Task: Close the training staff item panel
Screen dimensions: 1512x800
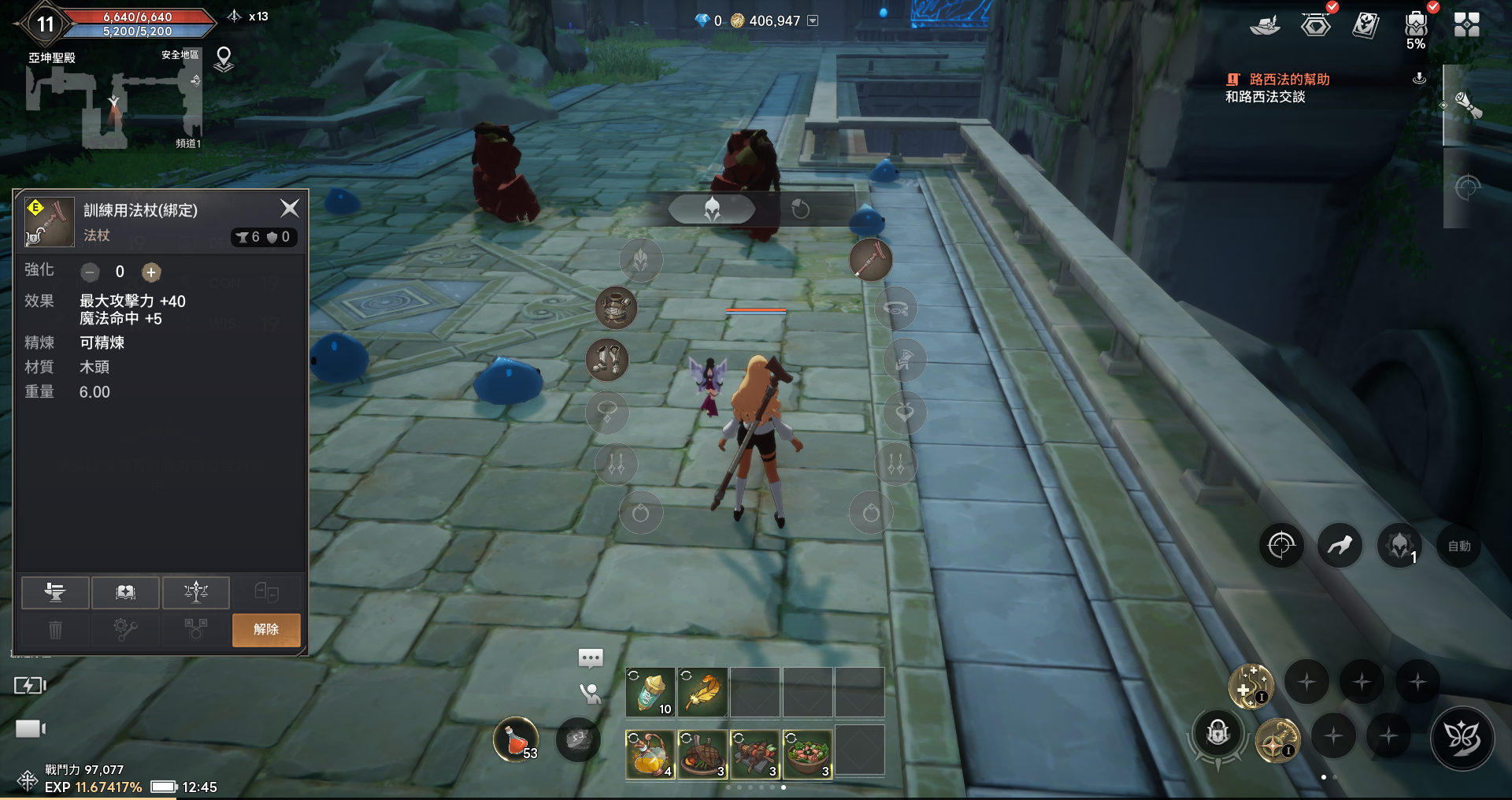Action: pyautogui.click(x=290, y=209)
